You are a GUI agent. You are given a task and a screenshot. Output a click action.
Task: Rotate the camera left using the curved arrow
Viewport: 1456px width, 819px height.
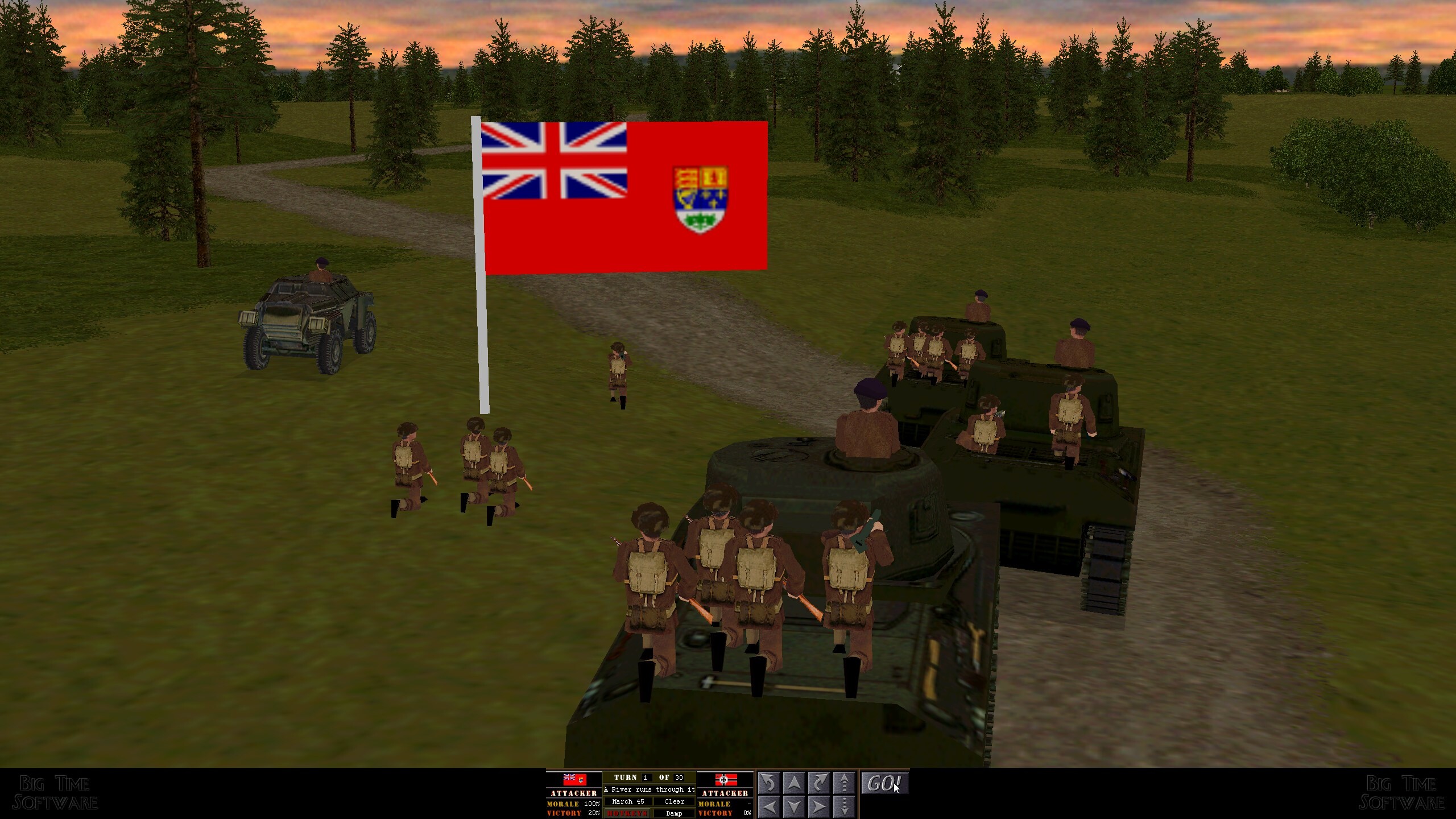click(x=769, y=783)
